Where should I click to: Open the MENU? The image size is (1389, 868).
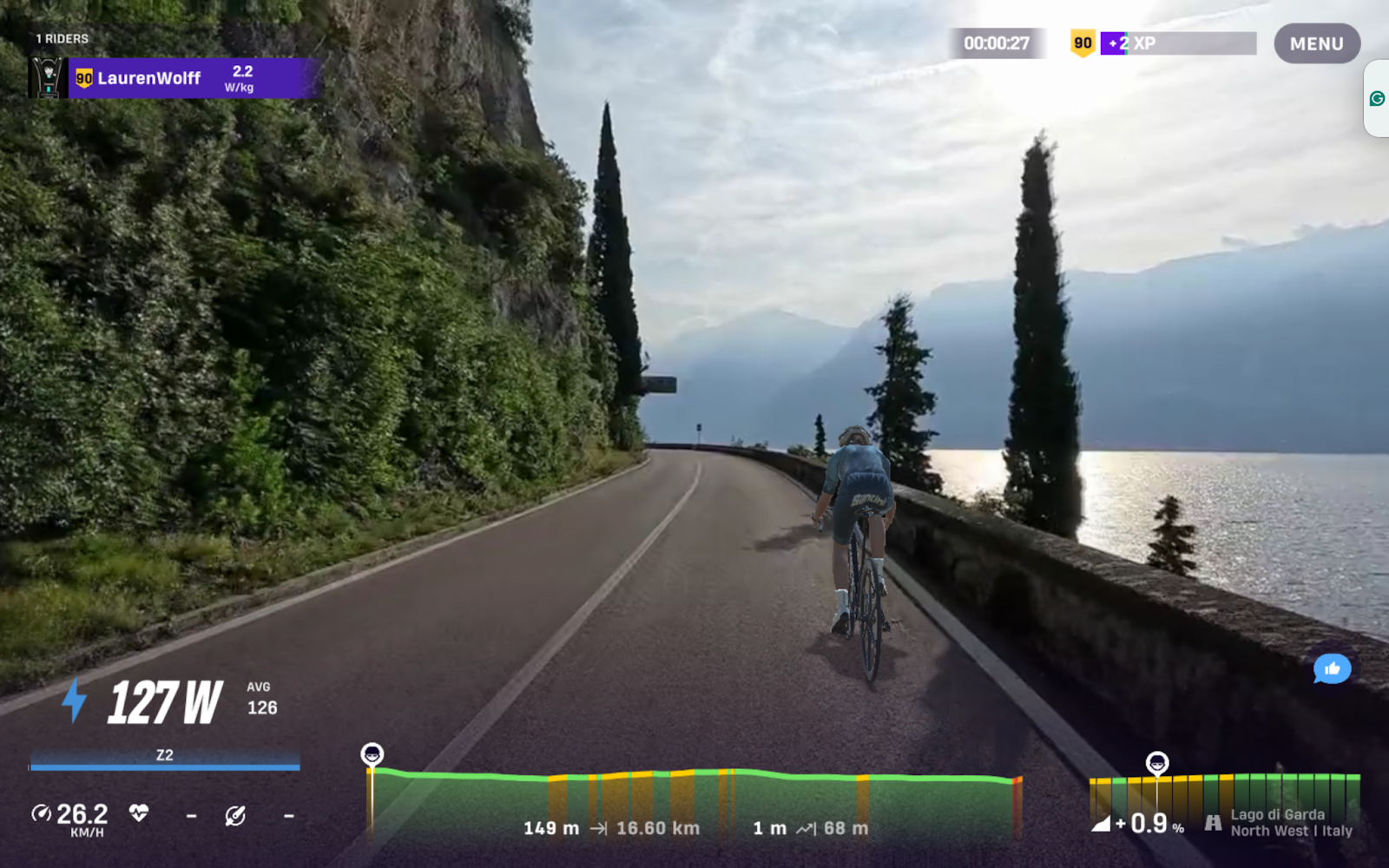[1316, 43]
